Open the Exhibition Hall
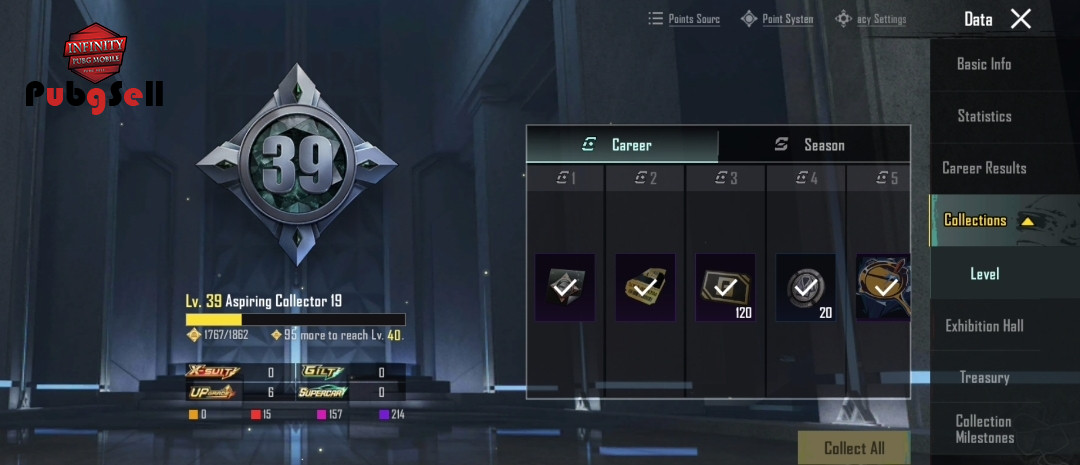This screenshot has width=1080, height=465. (984, 326)
